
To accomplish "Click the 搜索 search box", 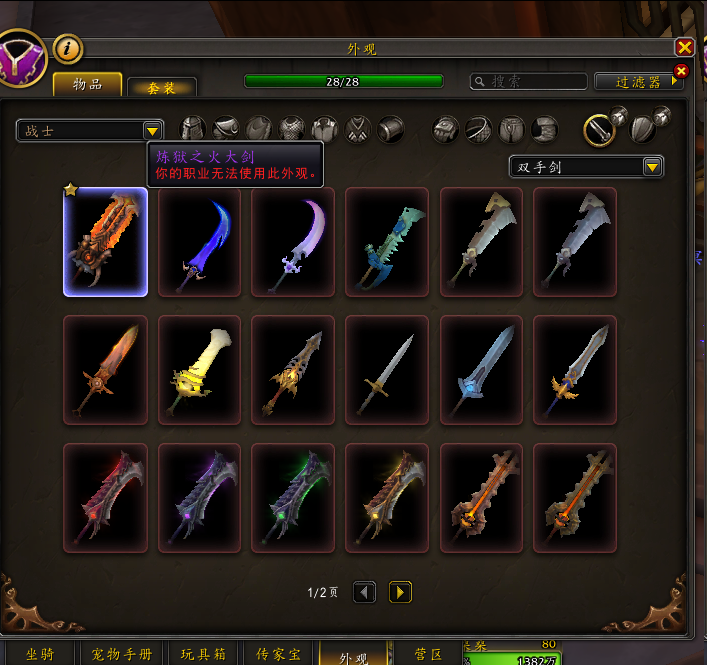I will pyautogui.click(x=530, y=82).
